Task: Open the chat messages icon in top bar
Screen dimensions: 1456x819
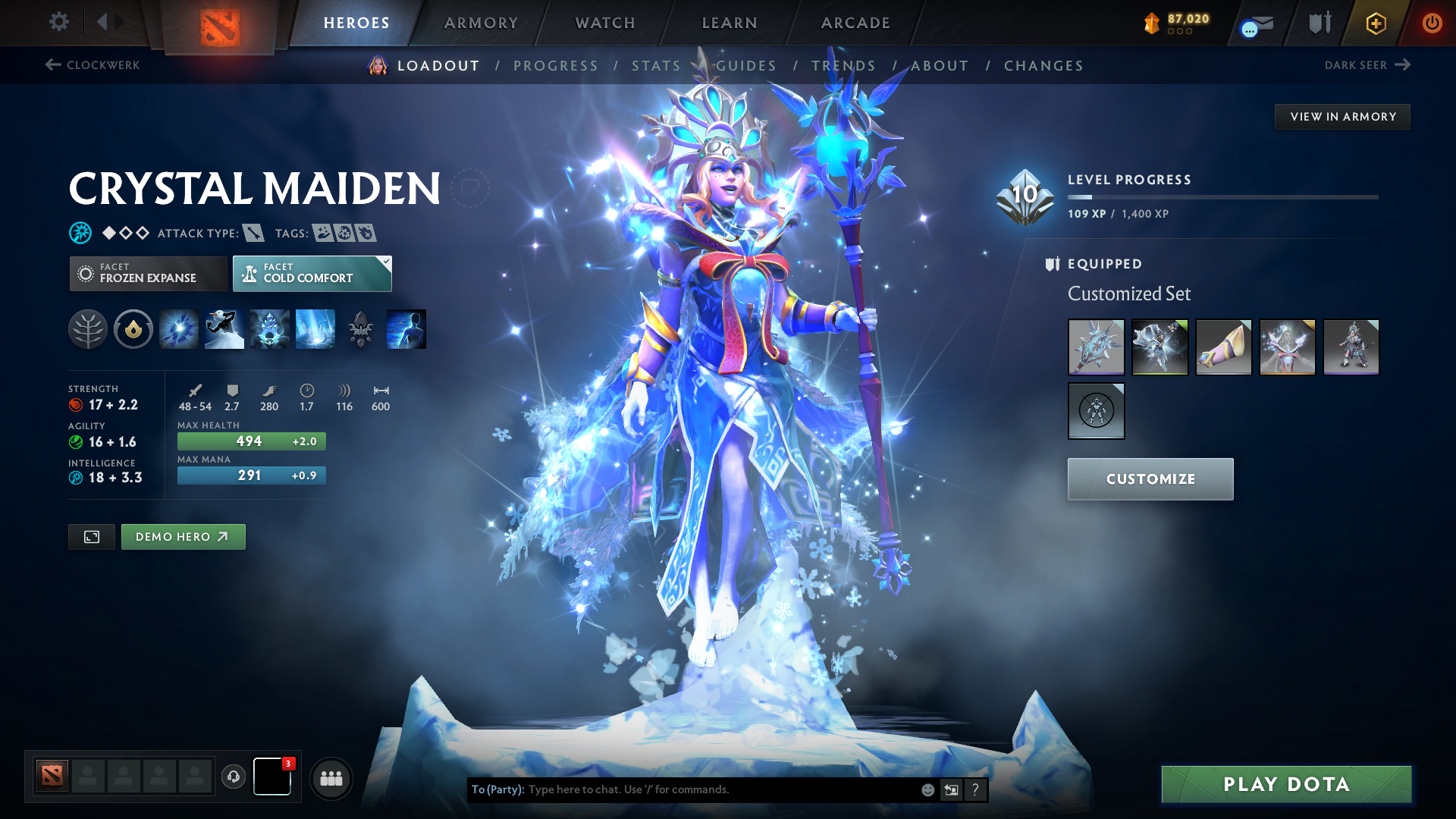Action: (x=1251, y=24)
